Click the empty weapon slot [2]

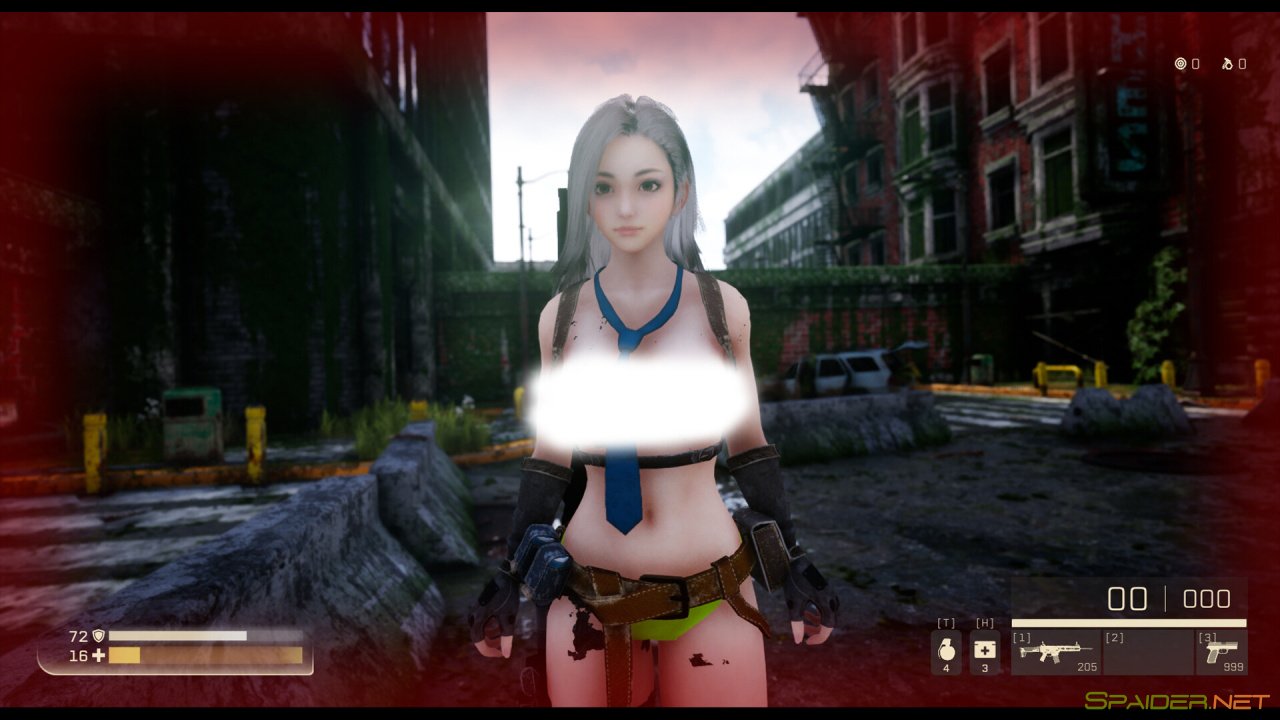point(1148,650)
